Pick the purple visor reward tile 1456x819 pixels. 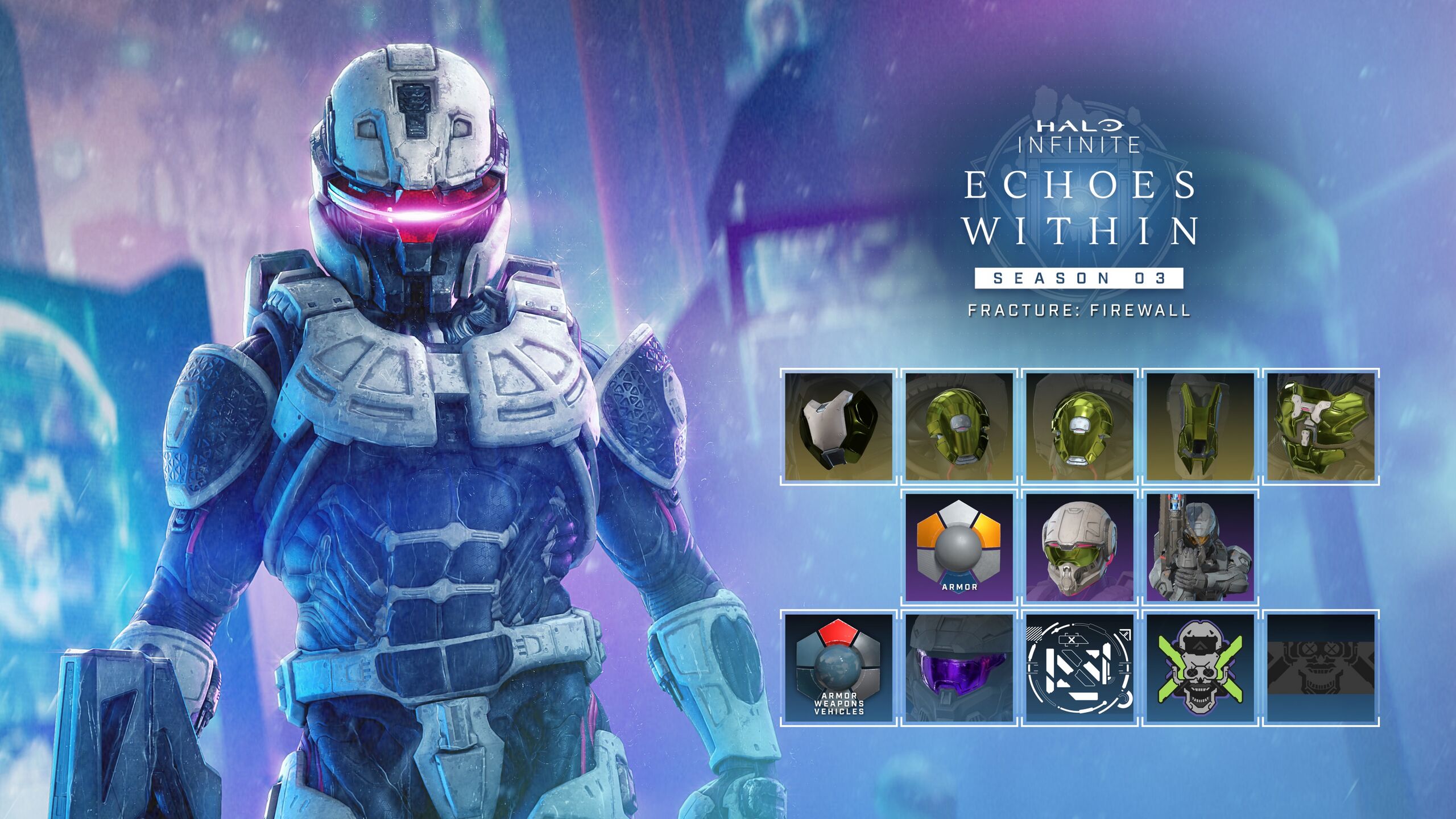pyautogui.click(x=959, y=667)
